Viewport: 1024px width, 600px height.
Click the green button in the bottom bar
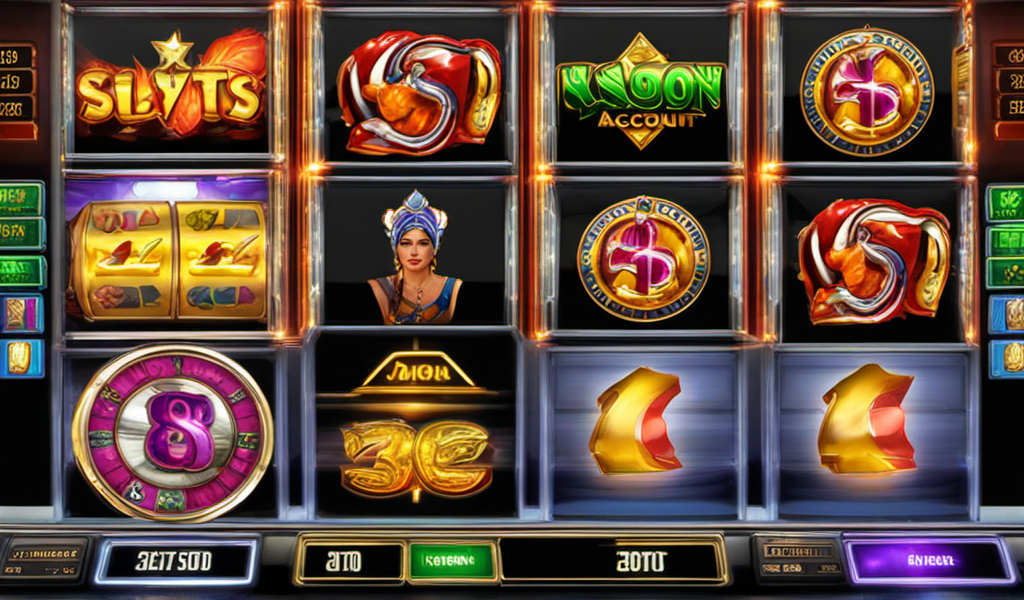pyautogui.click(x=452, y=562)
